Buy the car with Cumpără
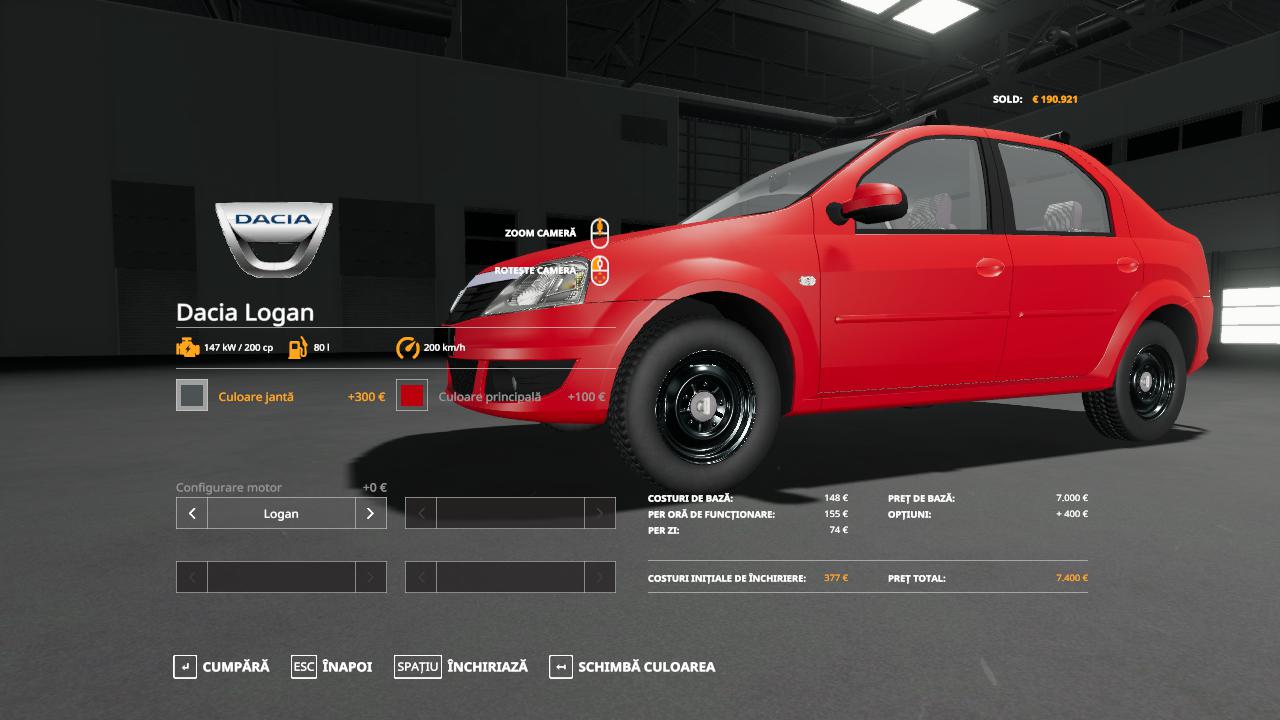 [x=222, y=667]
